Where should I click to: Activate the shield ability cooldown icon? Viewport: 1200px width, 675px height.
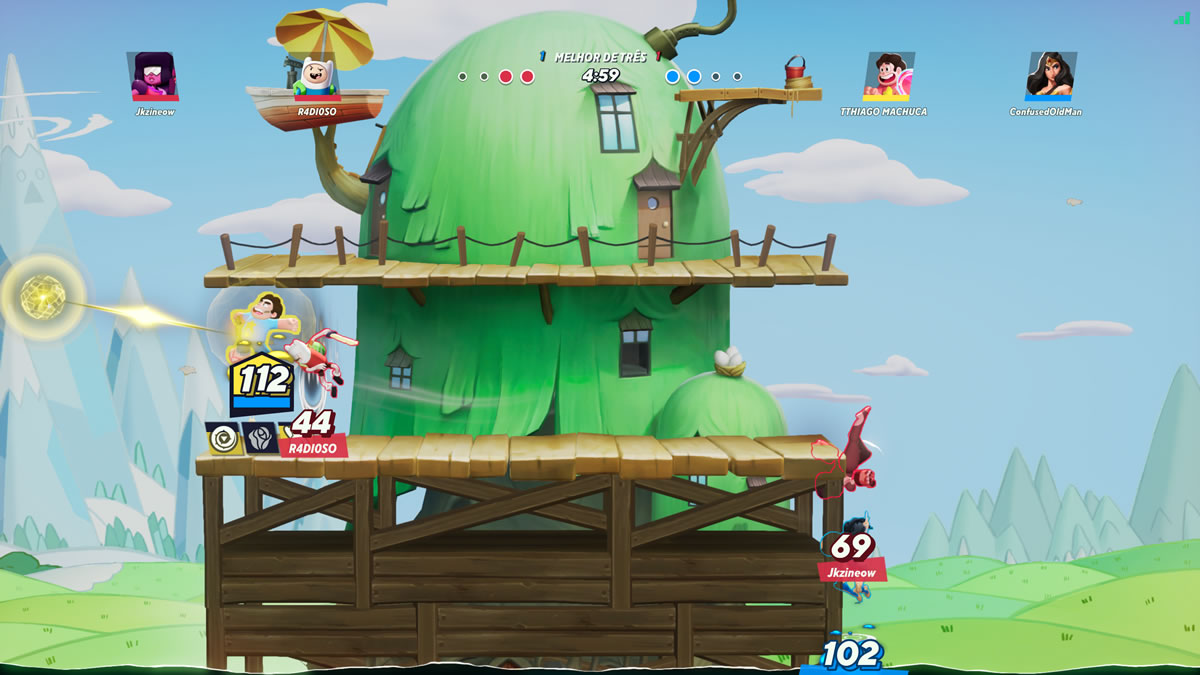tap(224, 438)
